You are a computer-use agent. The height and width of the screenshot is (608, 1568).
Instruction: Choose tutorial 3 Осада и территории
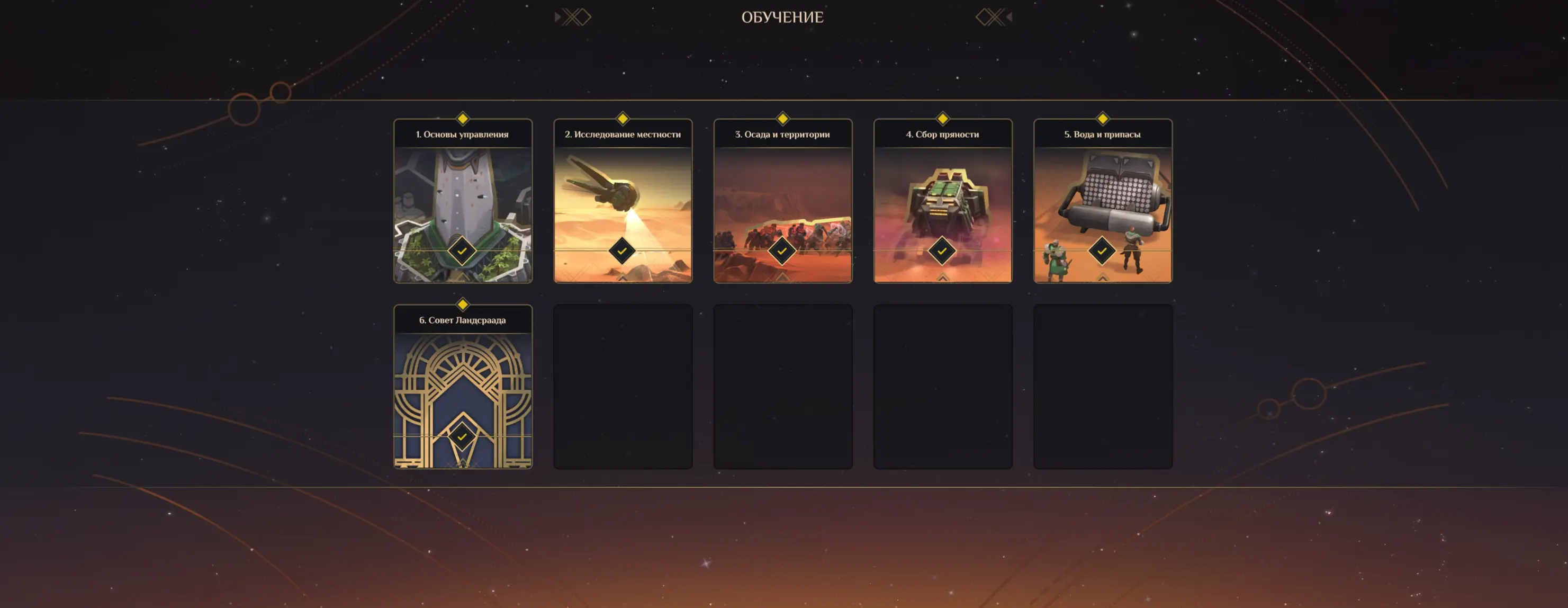click(x=783, y=201)
